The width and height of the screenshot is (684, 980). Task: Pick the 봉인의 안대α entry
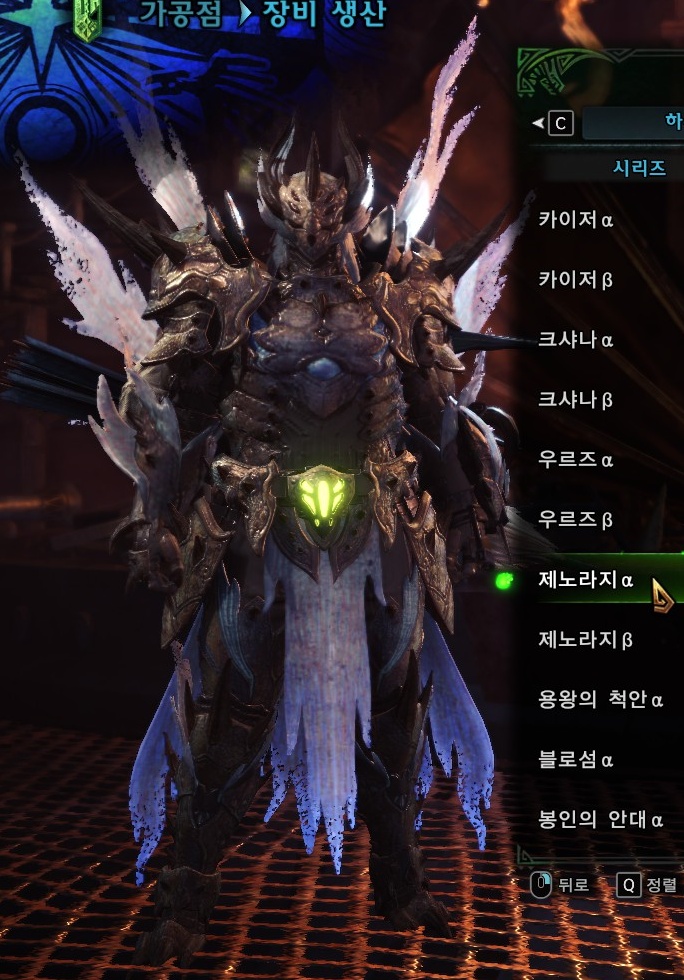point(600,819)
